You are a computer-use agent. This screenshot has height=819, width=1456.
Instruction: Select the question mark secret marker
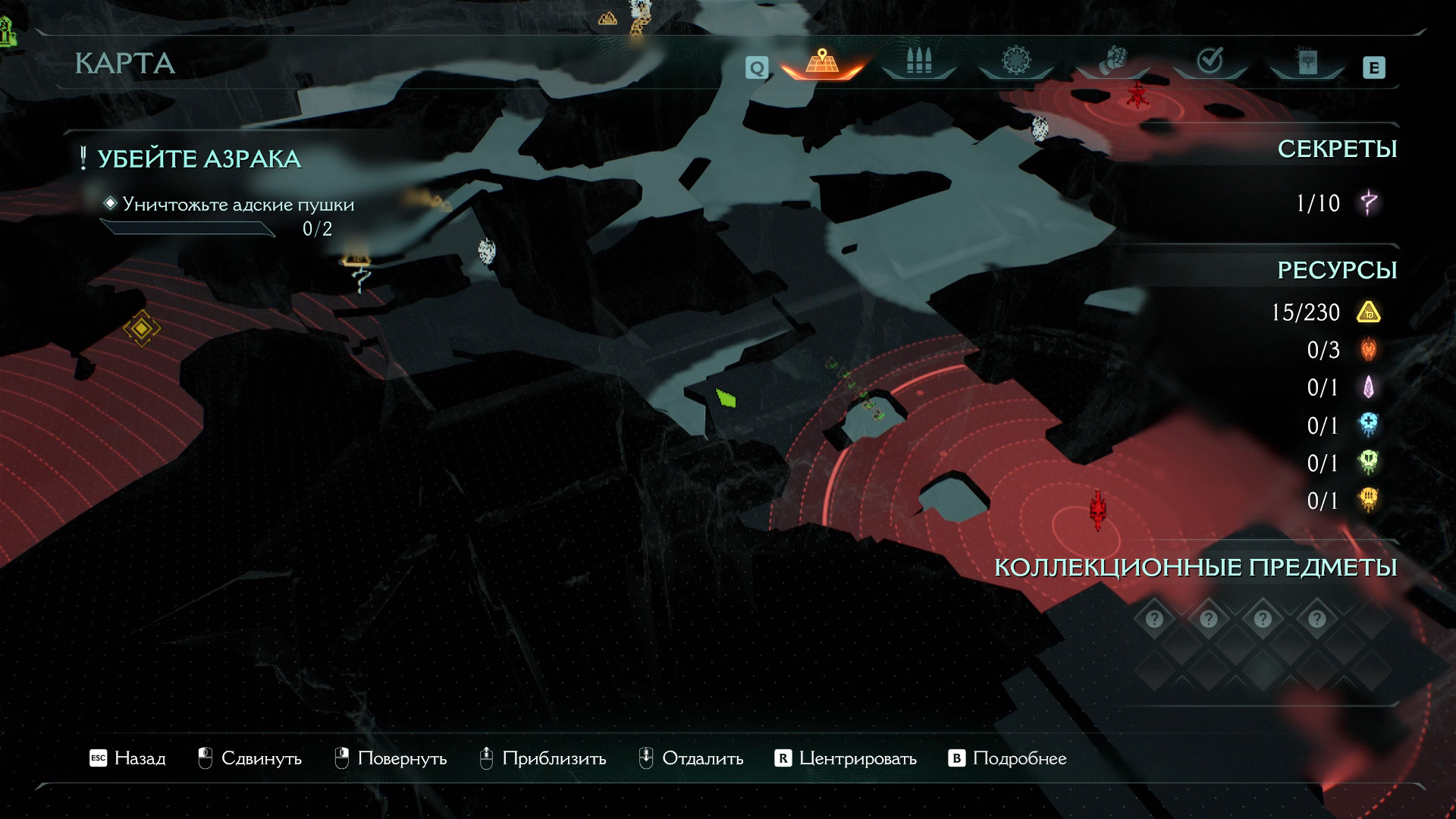(x=362, y=279)
